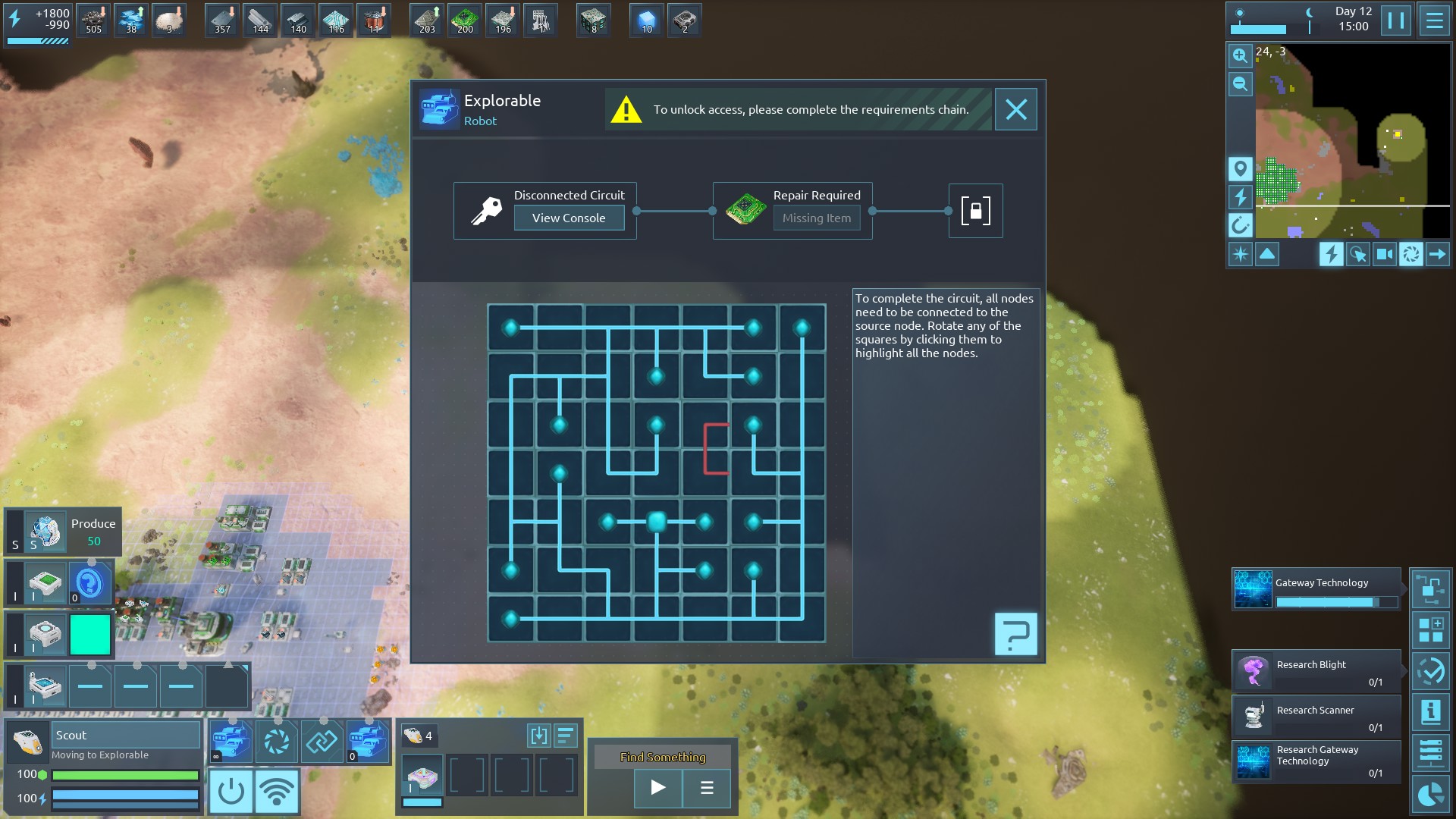The image size is (1456, 819).
Task: Select the Produce 50 production item
Action: [x=64, y=532]
